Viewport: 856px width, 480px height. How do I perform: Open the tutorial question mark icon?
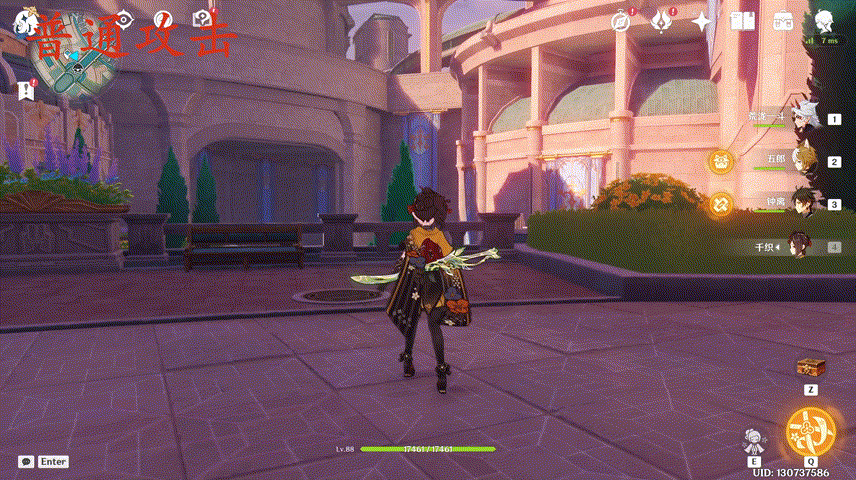point(202,19)
